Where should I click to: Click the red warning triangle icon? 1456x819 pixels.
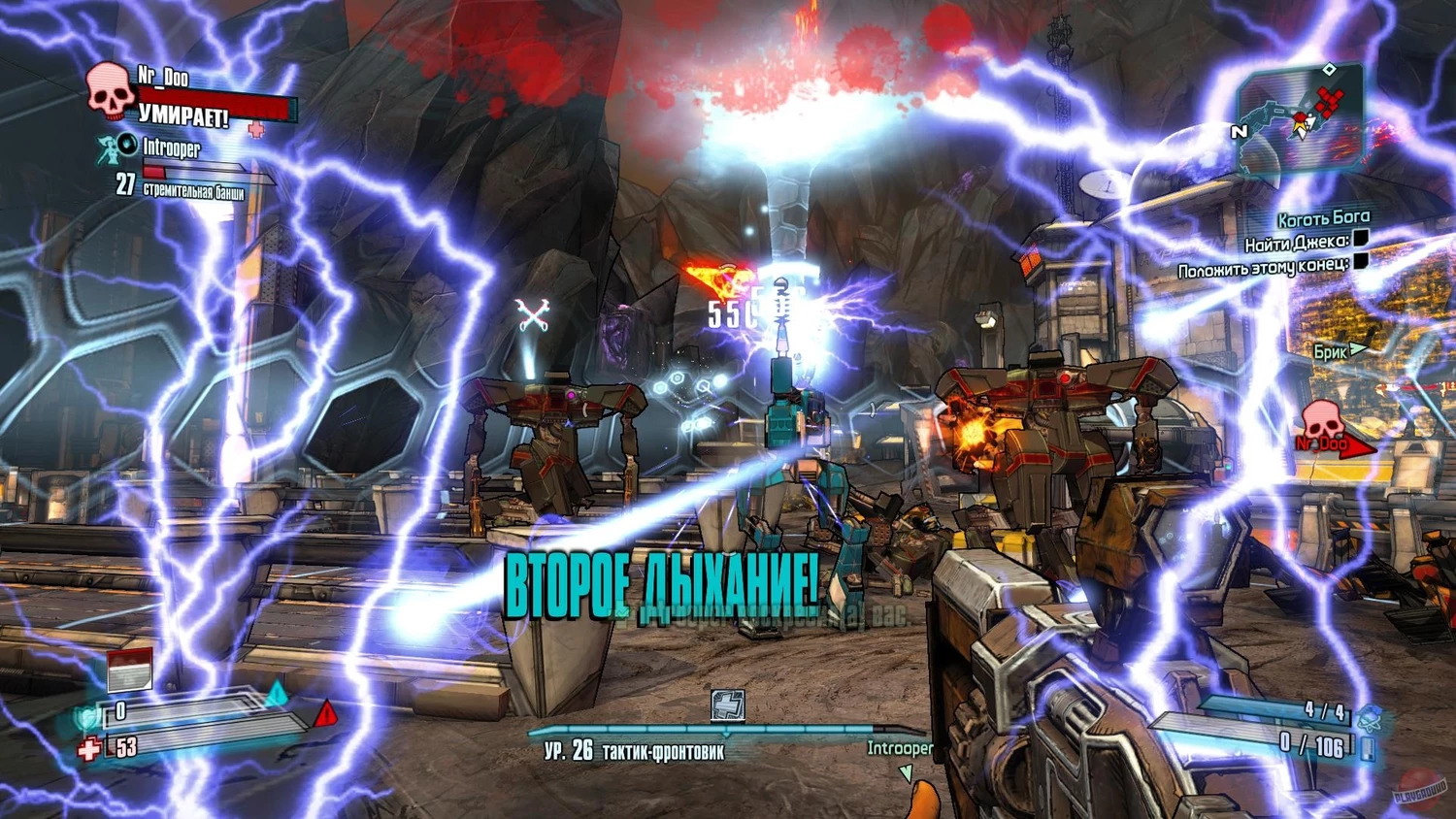click(x=326, y=713)
